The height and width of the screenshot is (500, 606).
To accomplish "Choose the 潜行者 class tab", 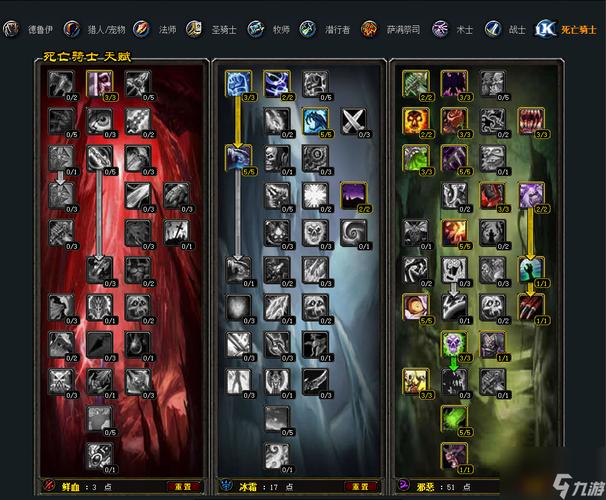I will pos(332,29).
